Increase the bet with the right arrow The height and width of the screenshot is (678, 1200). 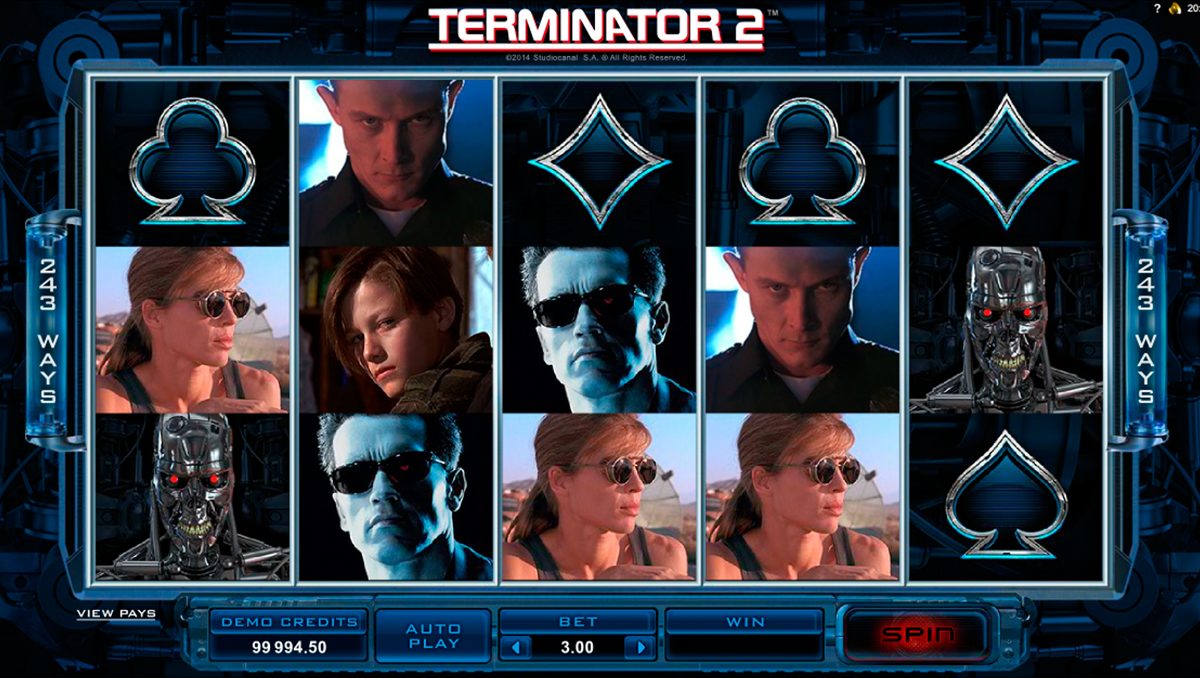pos(639,647)
